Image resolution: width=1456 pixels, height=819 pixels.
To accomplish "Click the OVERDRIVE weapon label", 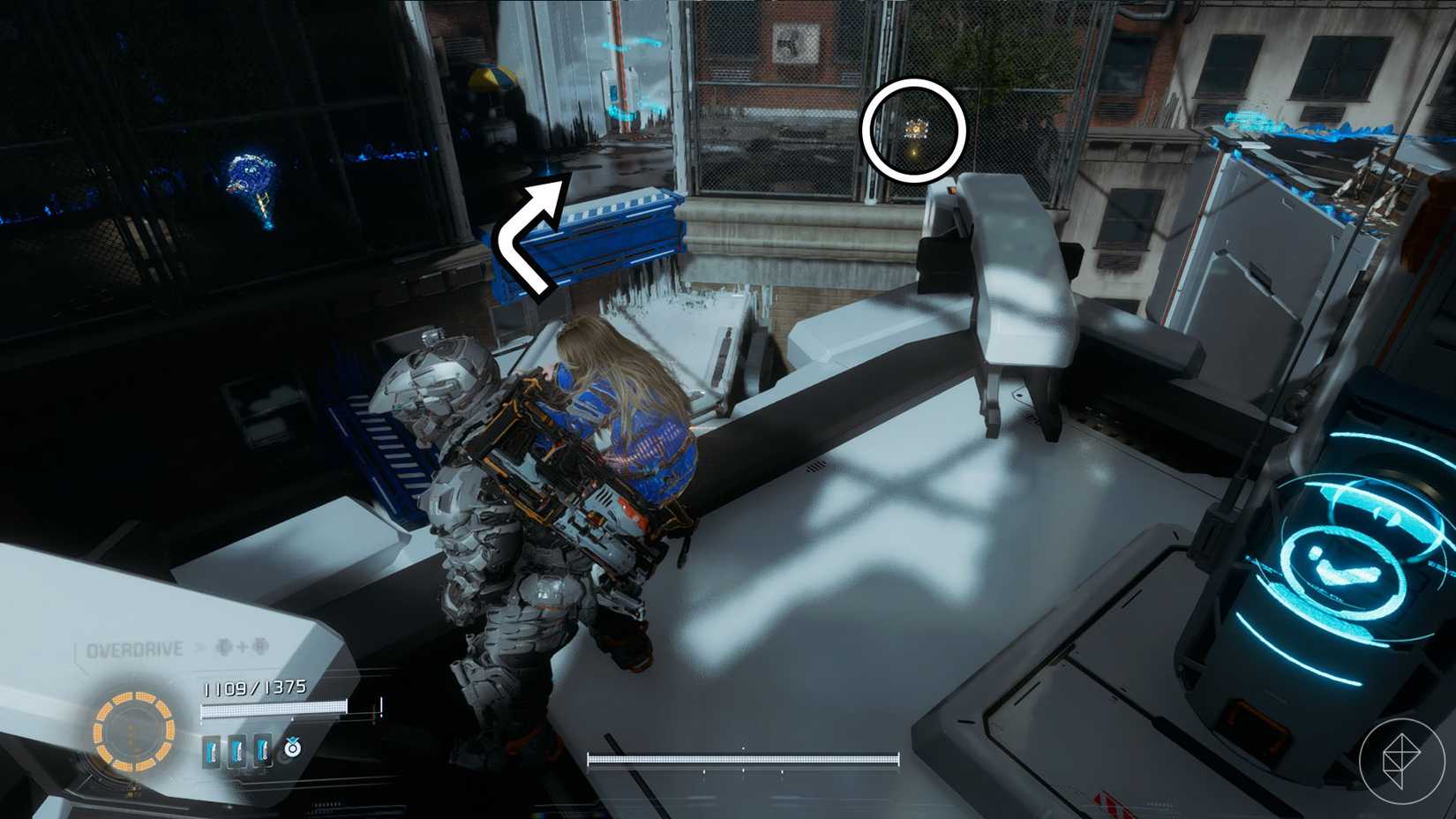I will pyautogui.click(x=134, y=649).
